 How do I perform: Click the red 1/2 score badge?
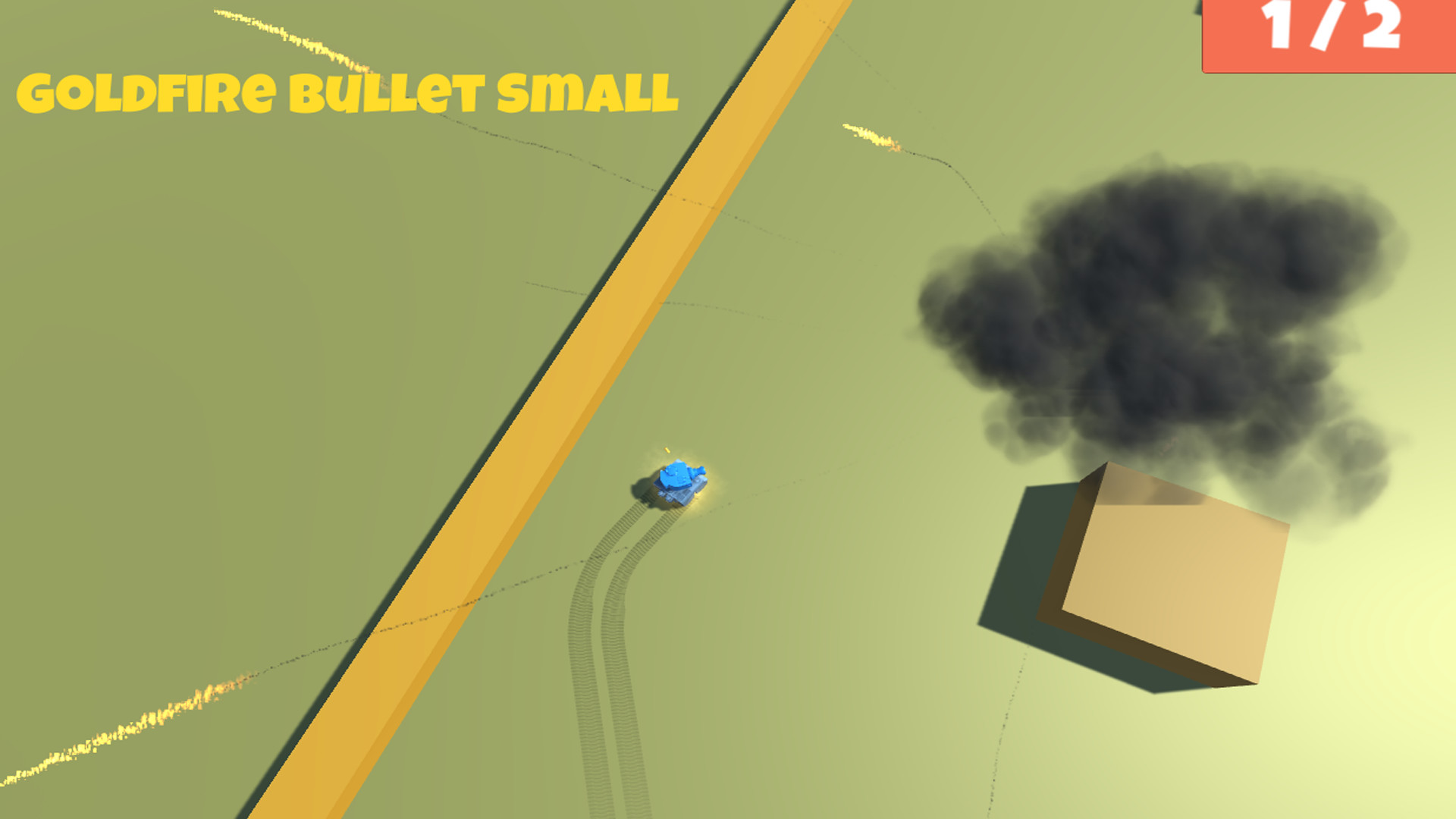click(1327, 34)
